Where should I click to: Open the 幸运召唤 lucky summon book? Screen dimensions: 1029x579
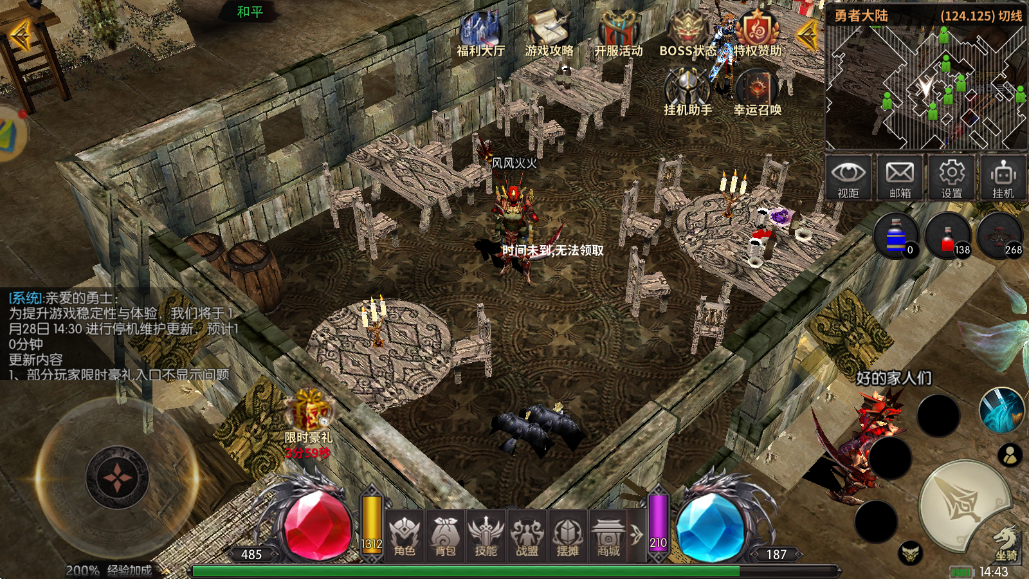(x=757, y=90)
